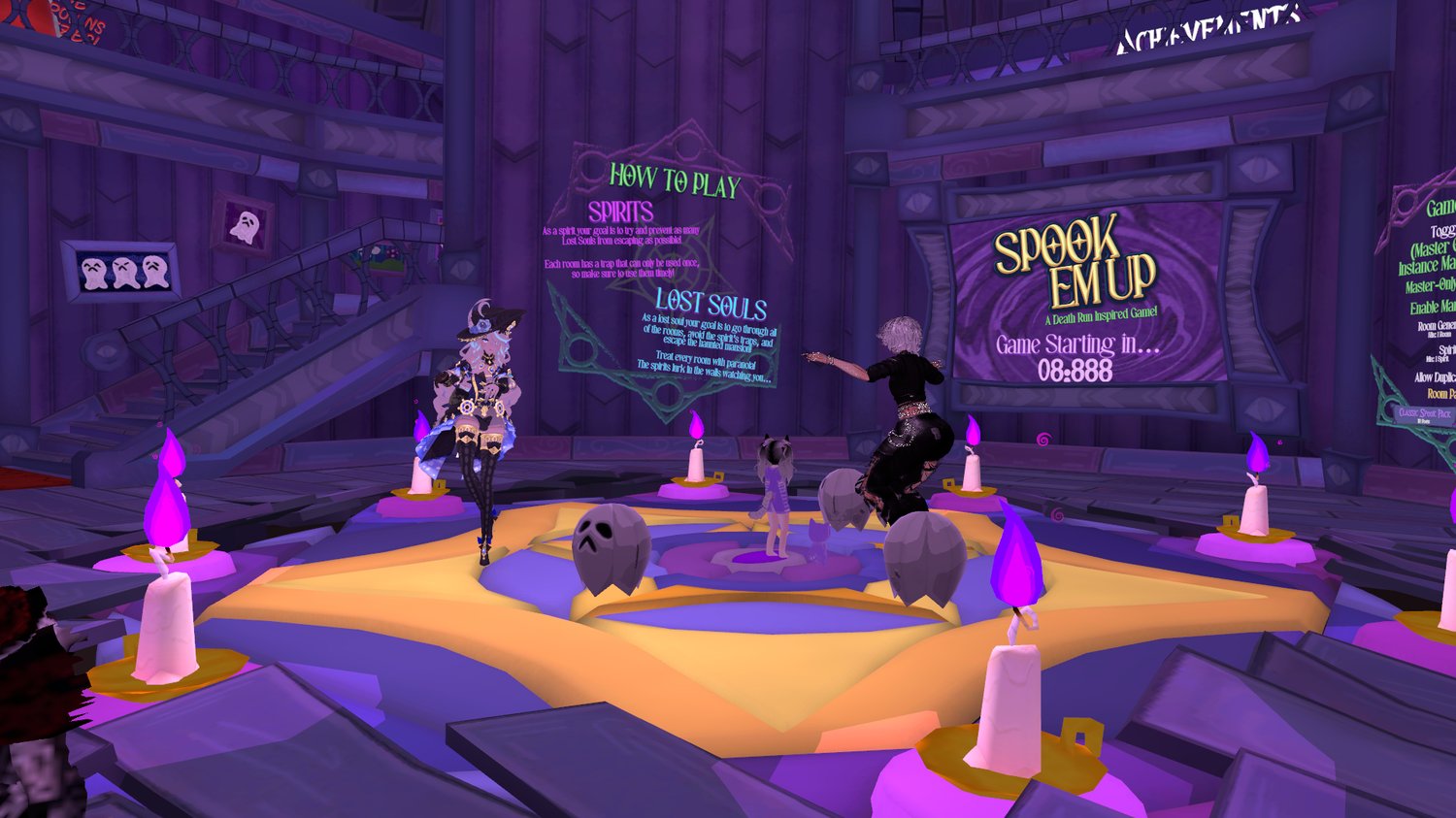Select the Classic Spook Pack room pack
This screenshot has height=818, width=1456.
(1425, 415)
